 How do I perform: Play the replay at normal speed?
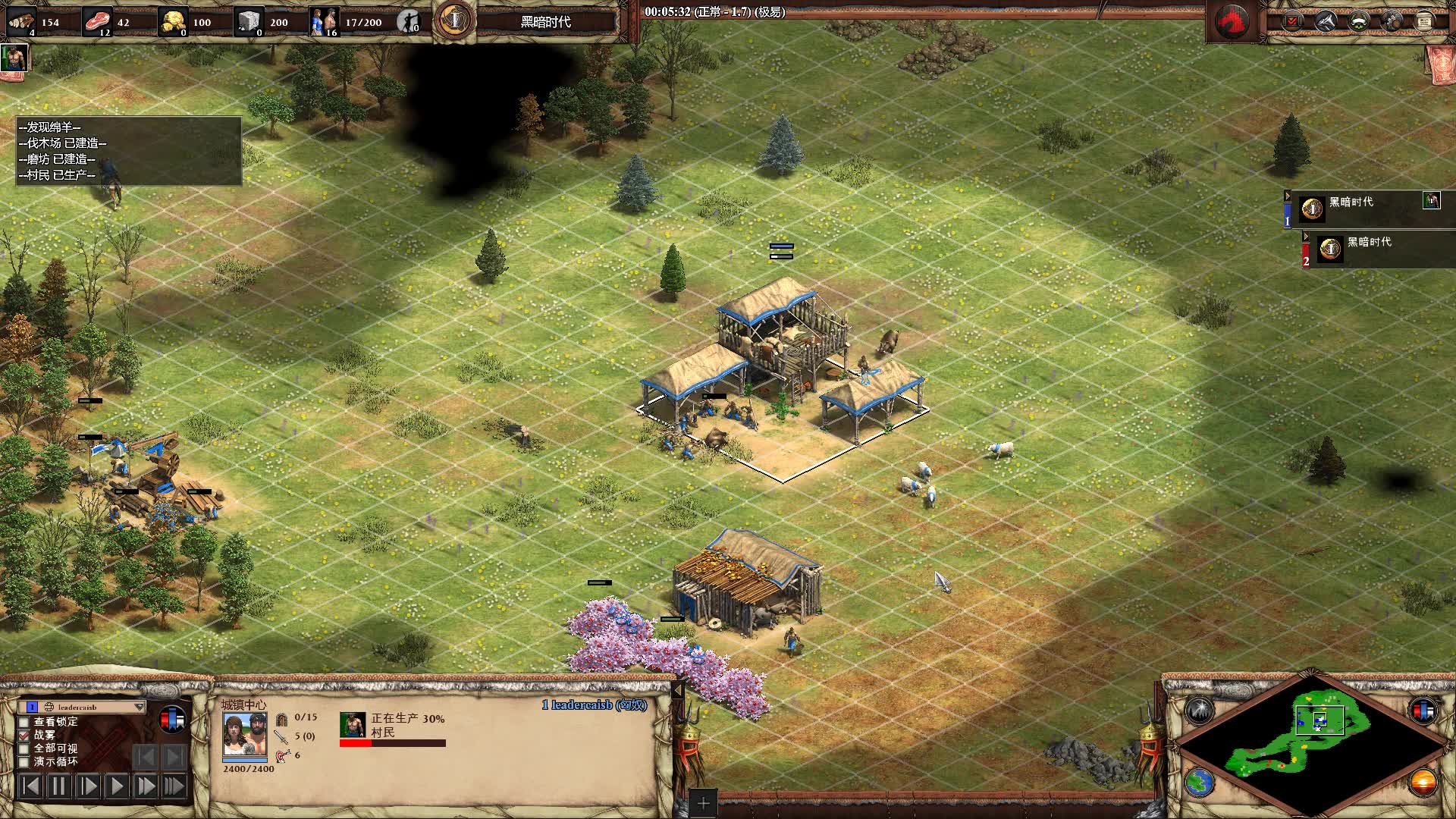pyautogui.click(x=117, y=786)
